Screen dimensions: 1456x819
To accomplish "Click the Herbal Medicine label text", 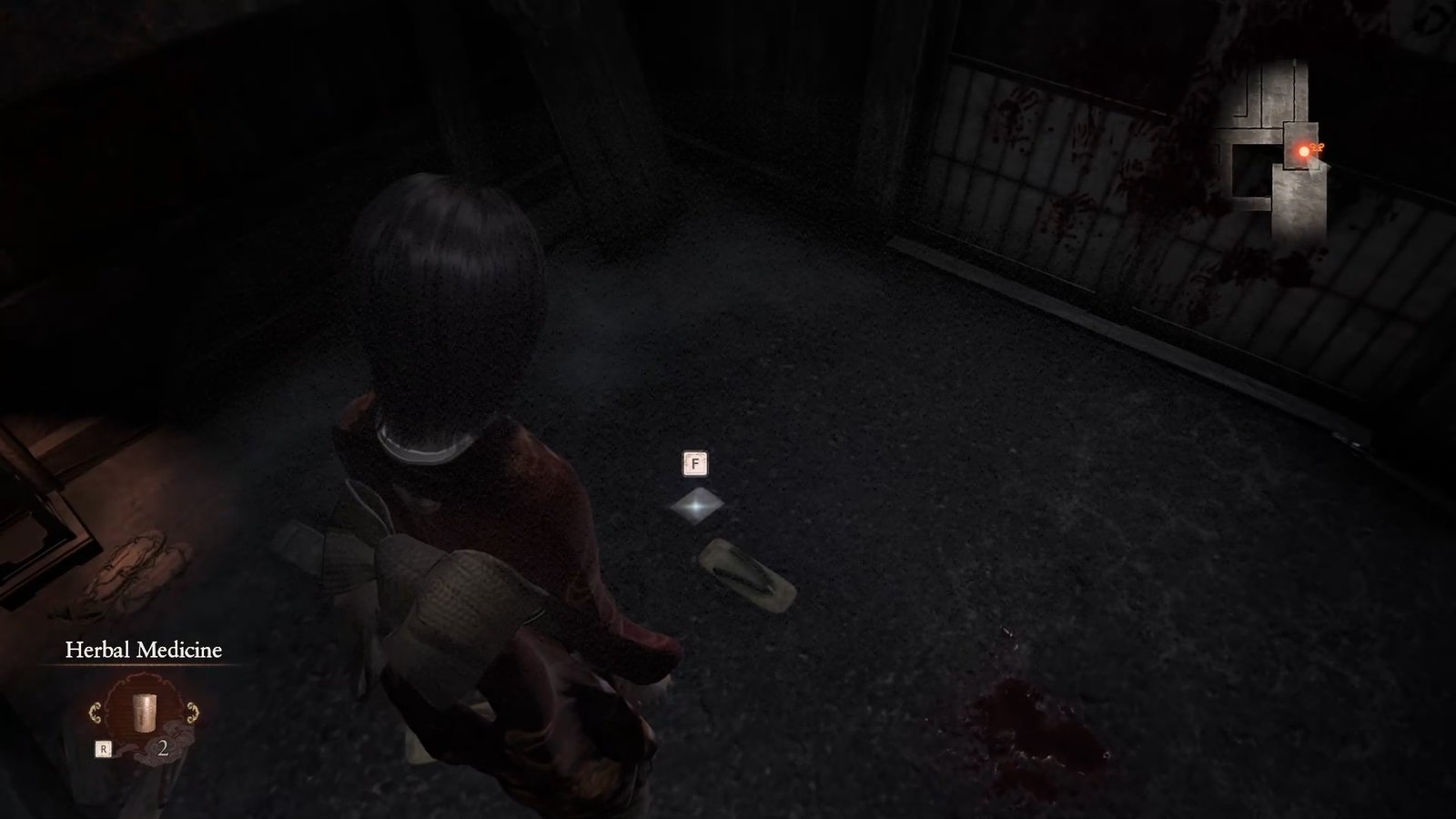I will pyautogui.click(x=143, y=651).
